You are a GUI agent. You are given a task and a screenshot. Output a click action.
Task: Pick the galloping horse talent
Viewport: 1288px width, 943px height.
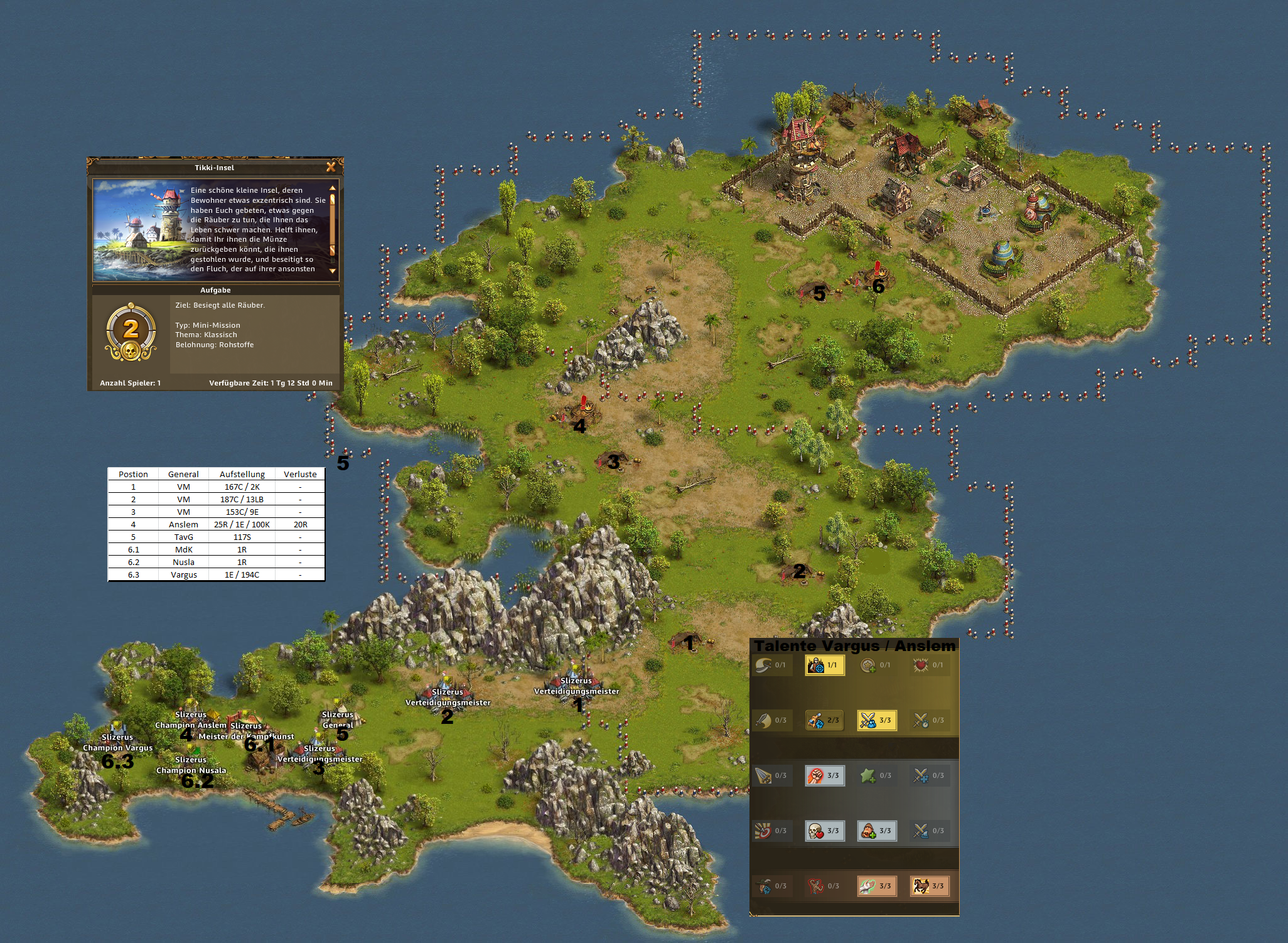point(929,886)
